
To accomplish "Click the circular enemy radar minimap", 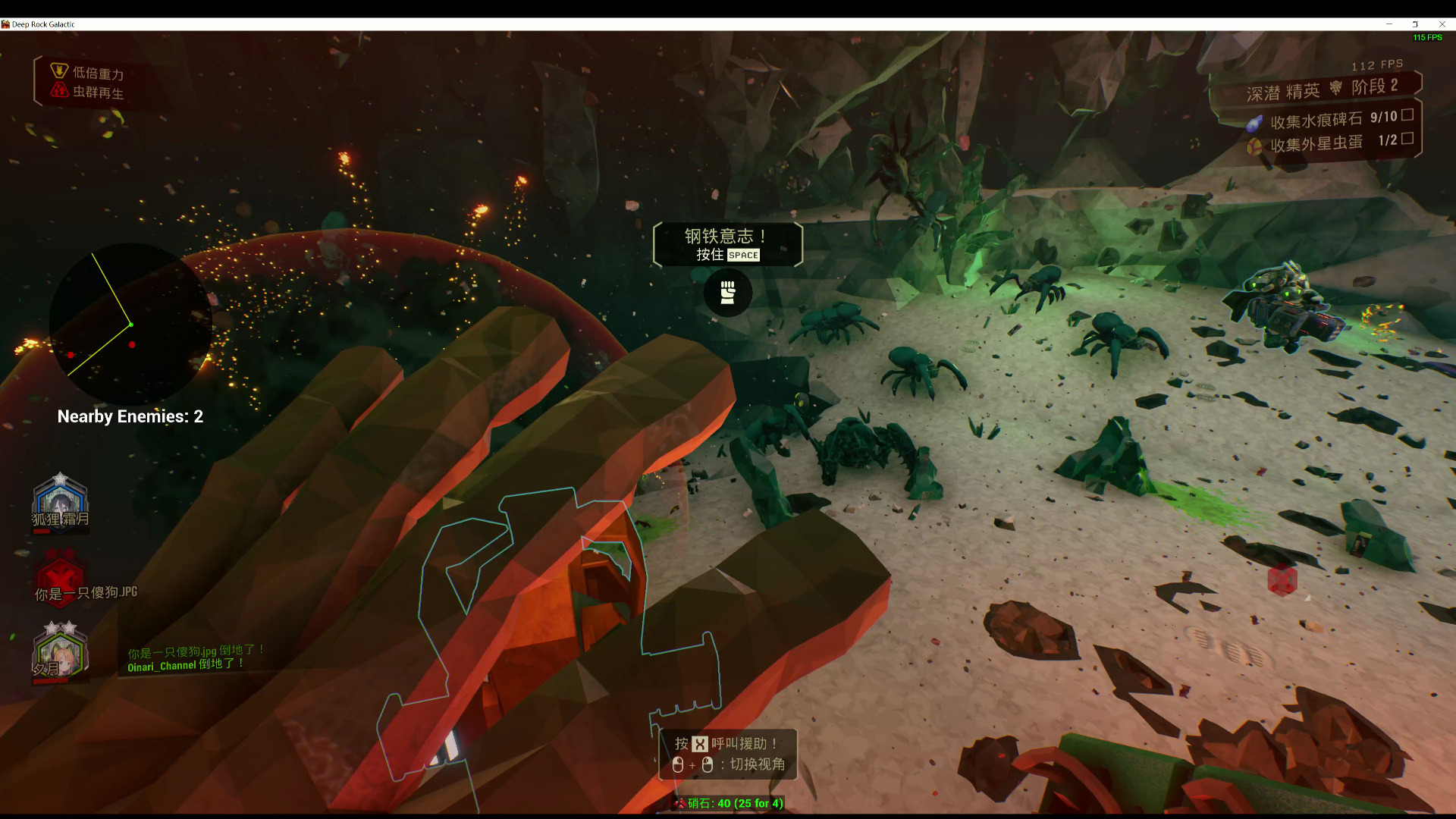I will [x=130, y=325].
